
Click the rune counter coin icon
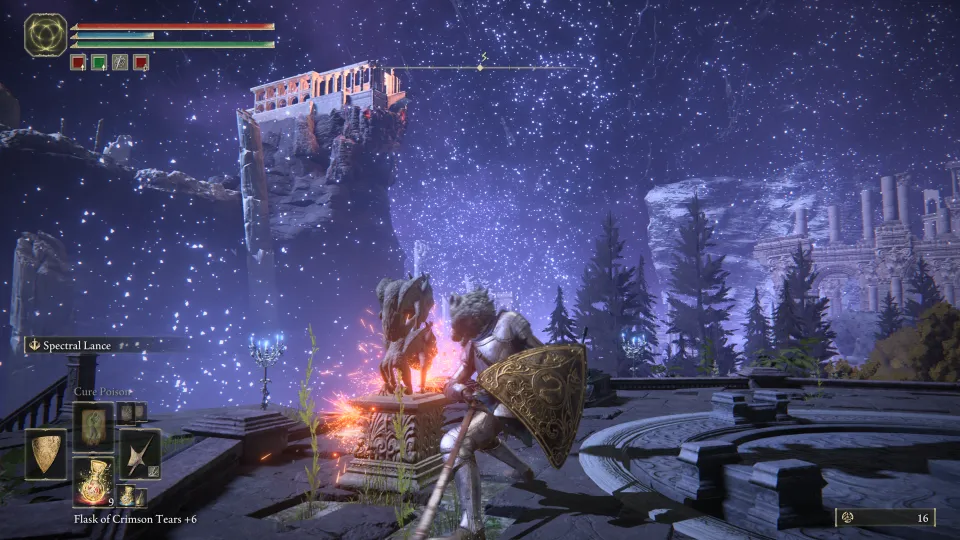click(x=845, y=517)
